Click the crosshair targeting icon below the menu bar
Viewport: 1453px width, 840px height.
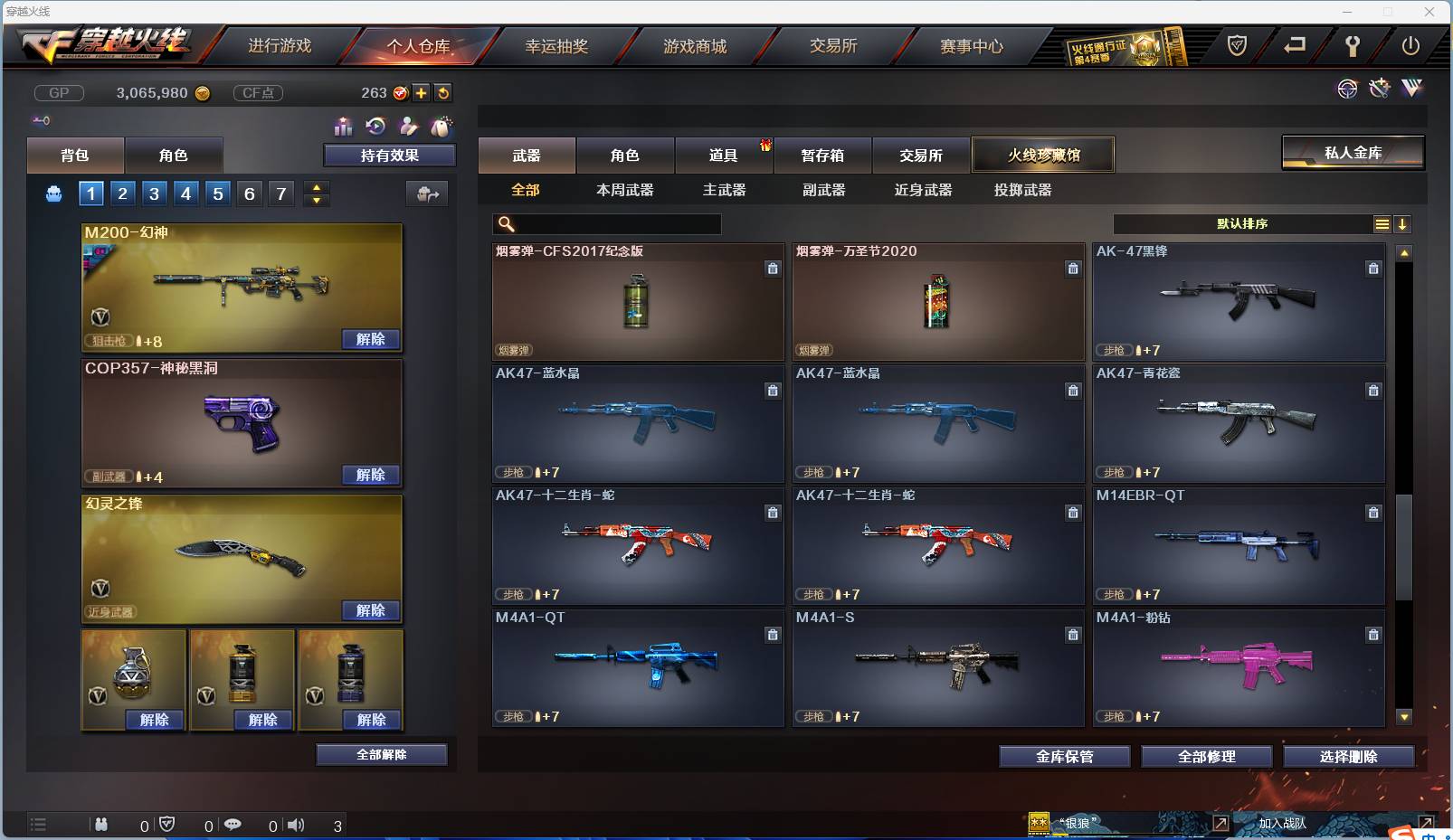tap(1348, 89)
